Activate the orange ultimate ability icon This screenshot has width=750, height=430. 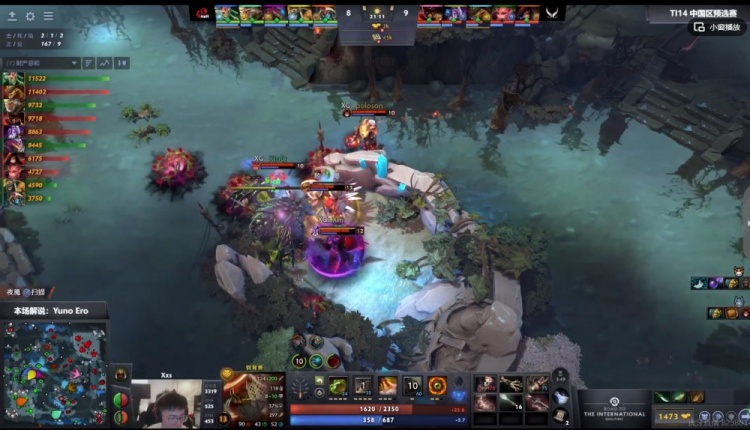(x=437, y=385)
